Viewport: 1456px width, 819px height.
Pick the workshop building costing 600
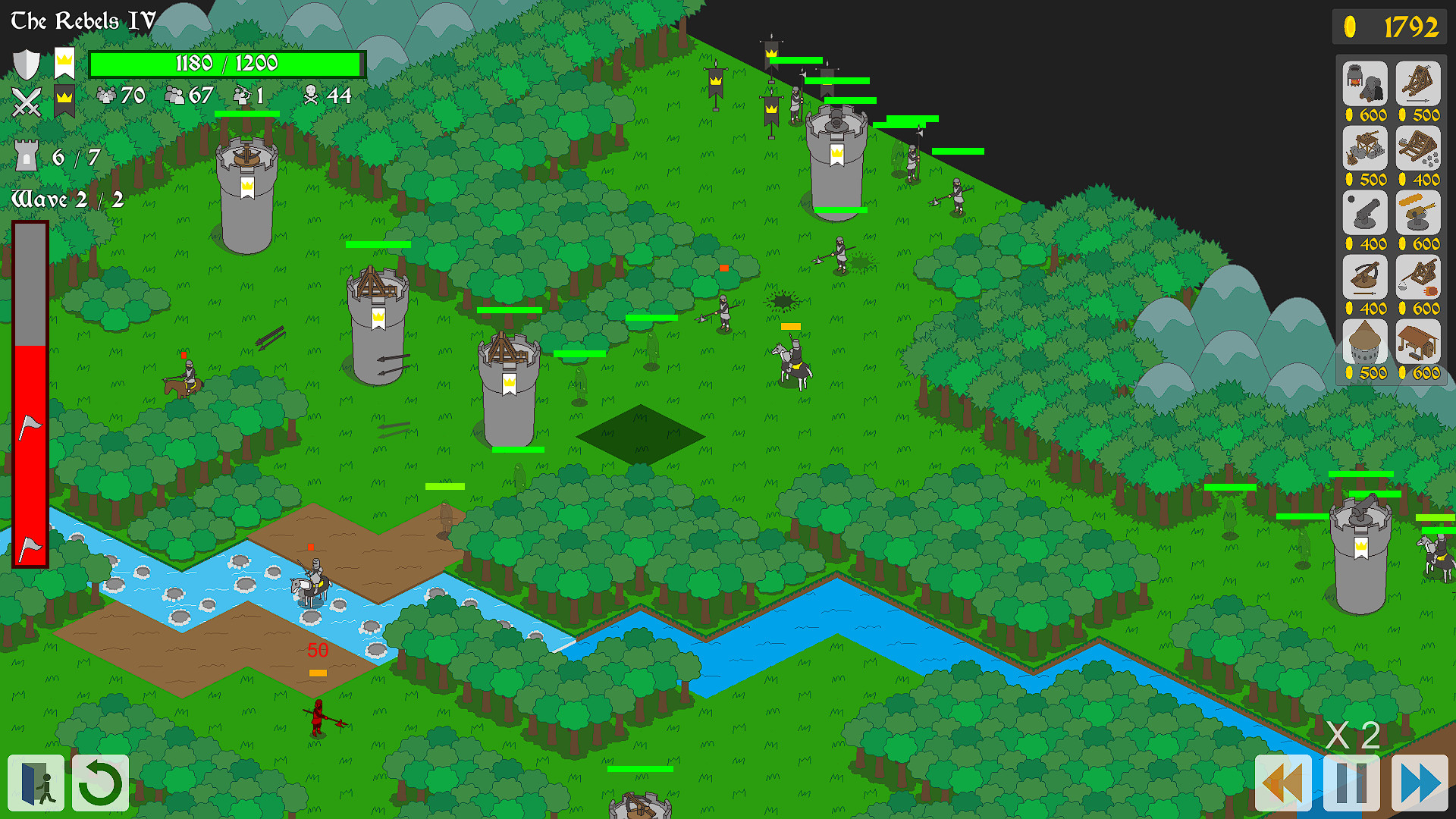pyautogui.click(x=1420, y=342)
